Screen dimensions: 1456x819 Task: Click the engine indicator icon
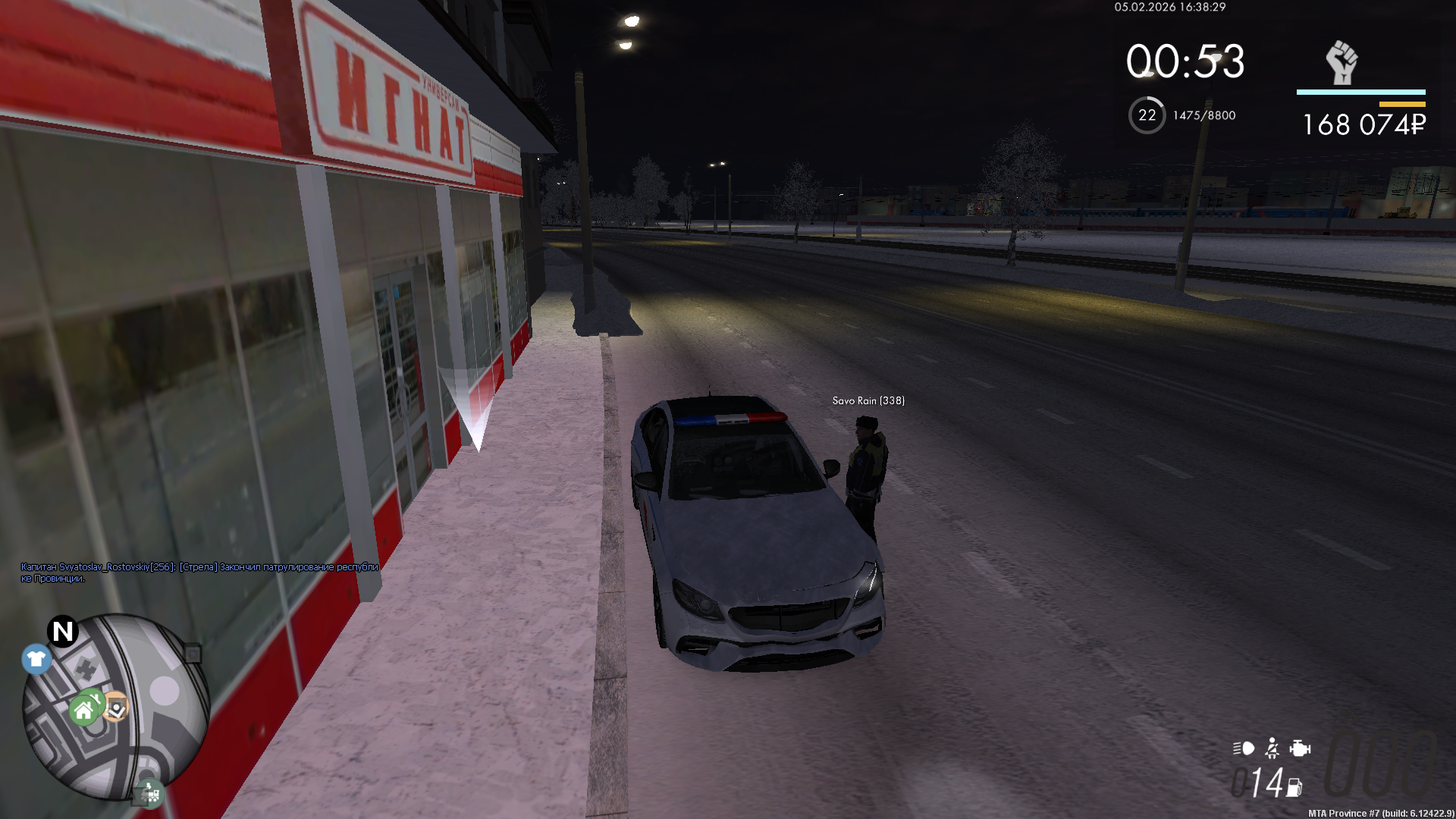tap(1300, 749)
